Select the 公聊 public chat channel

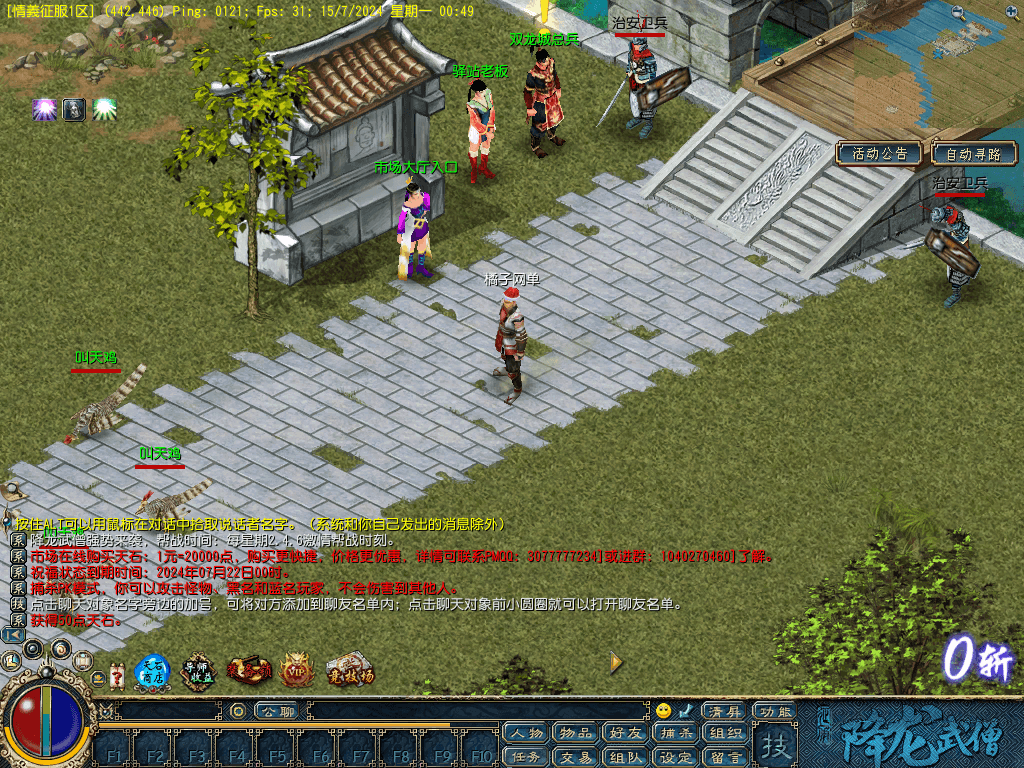276,711
